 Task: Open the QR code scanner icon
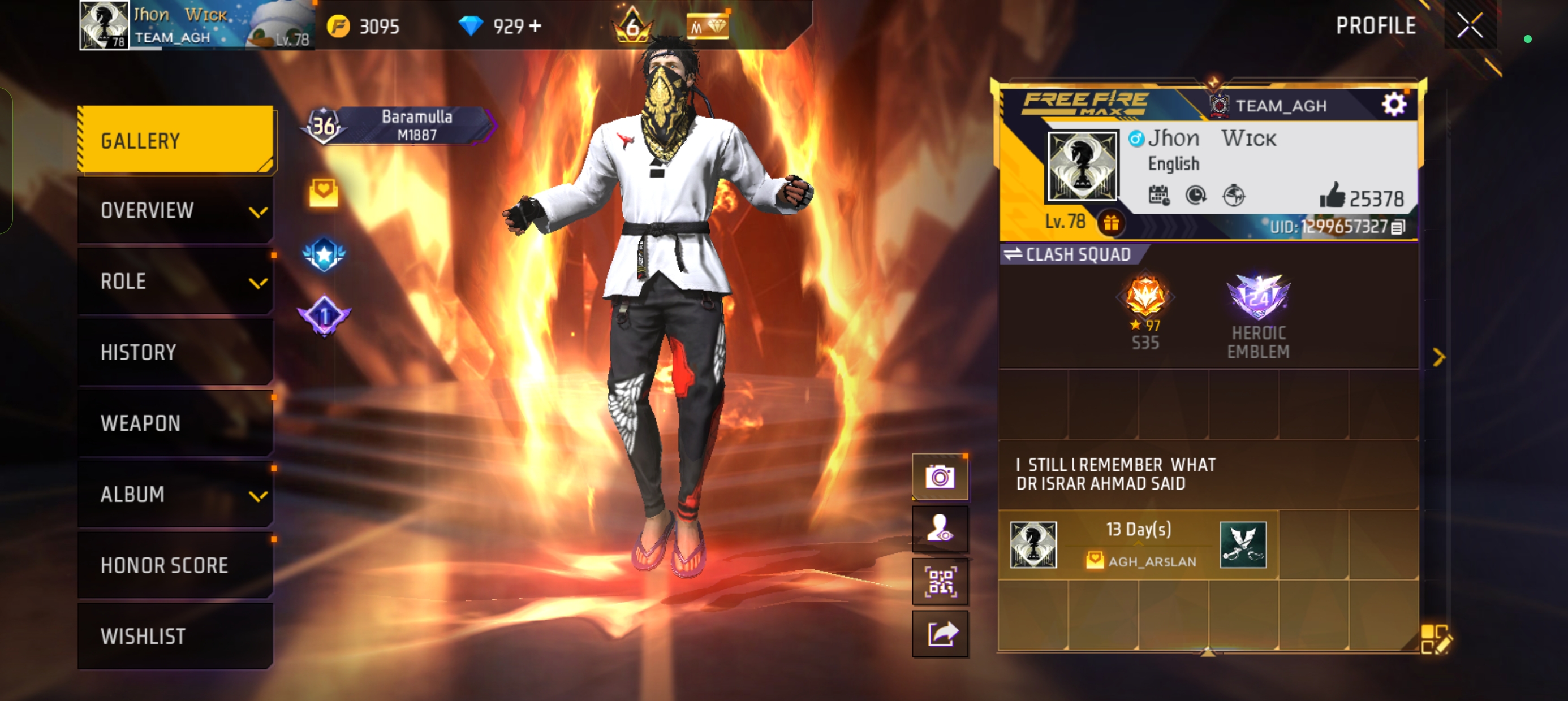point(941,581)
